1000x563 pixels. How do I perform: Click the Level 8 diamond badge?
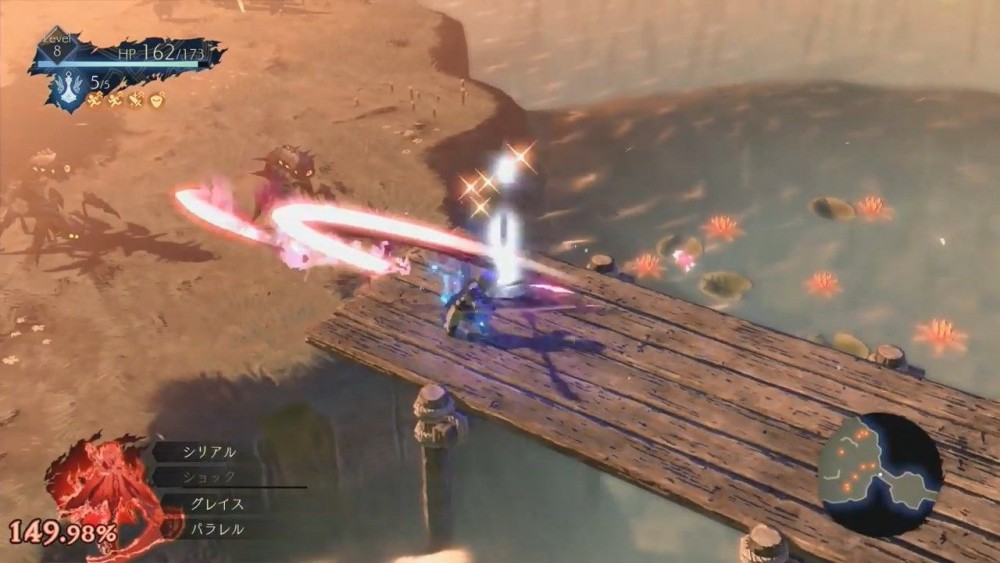(59, 45)
